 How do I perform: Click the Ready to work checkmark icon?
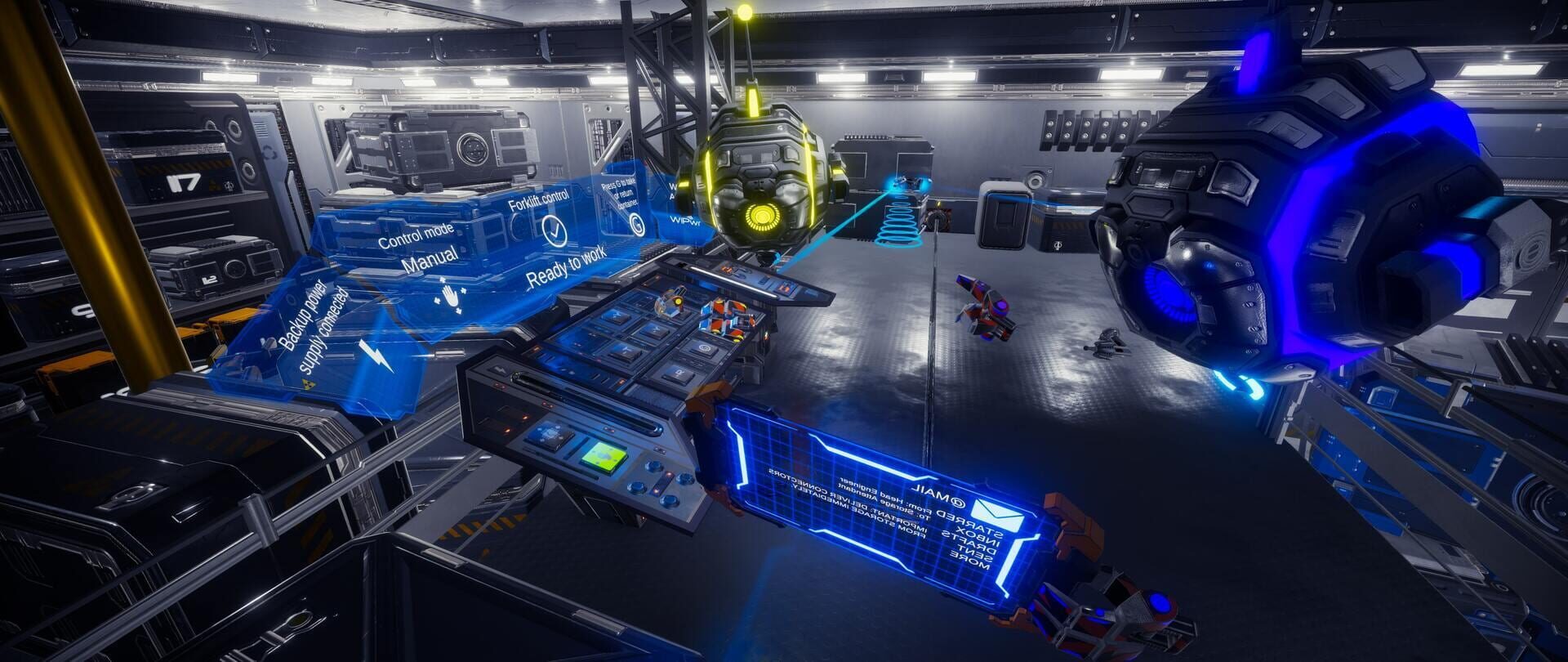click(x=555, y=229)
